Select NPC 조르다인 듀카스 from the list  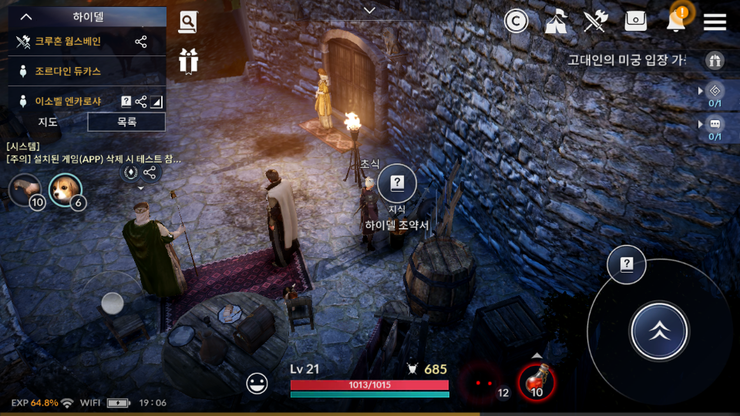coord(68,72)
